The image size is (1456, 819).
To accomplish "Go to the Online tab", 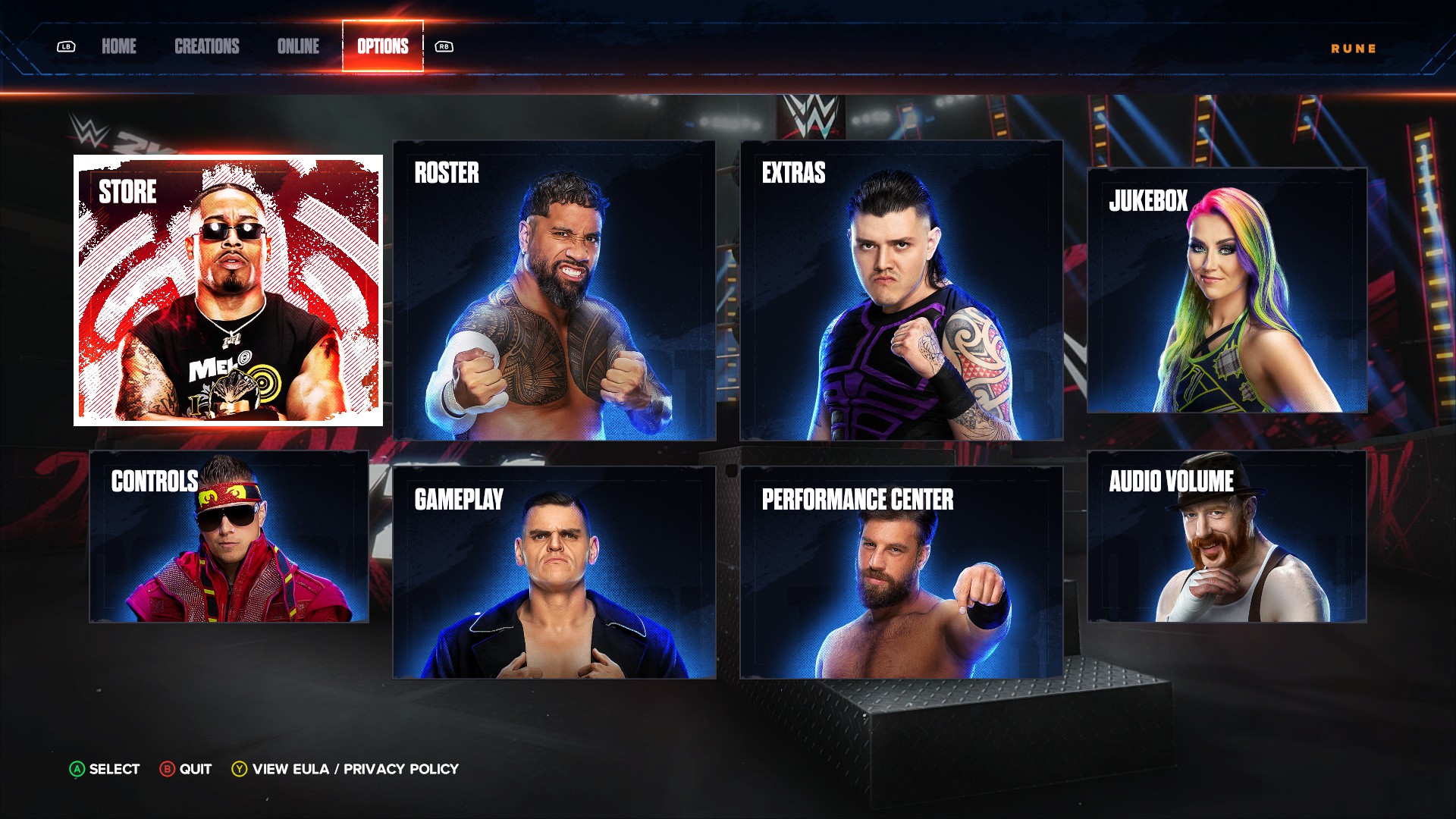I will point(298,46).
